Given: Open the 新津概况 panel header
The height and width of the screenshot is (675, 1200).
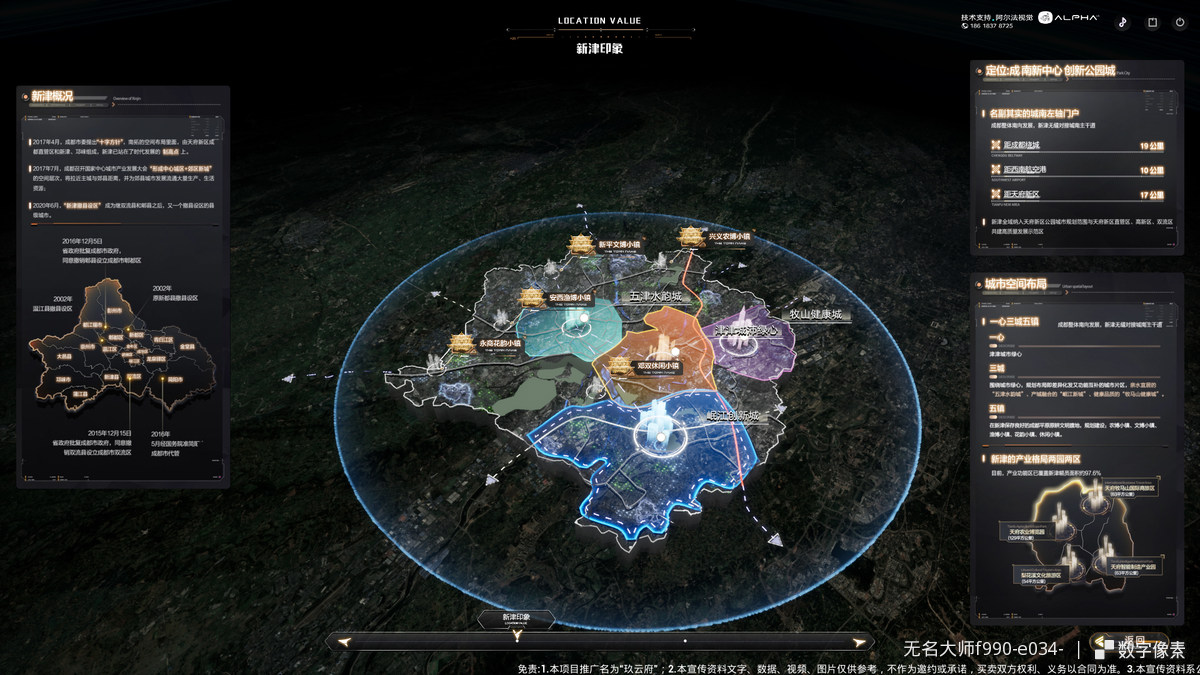Looking at the screenshot, I should (x=52, y=96).
